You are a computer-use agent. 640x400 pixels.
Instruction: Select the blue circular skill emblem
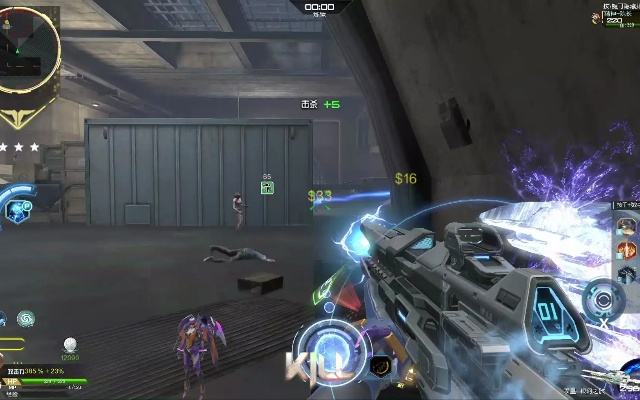[x=18, y=206]
